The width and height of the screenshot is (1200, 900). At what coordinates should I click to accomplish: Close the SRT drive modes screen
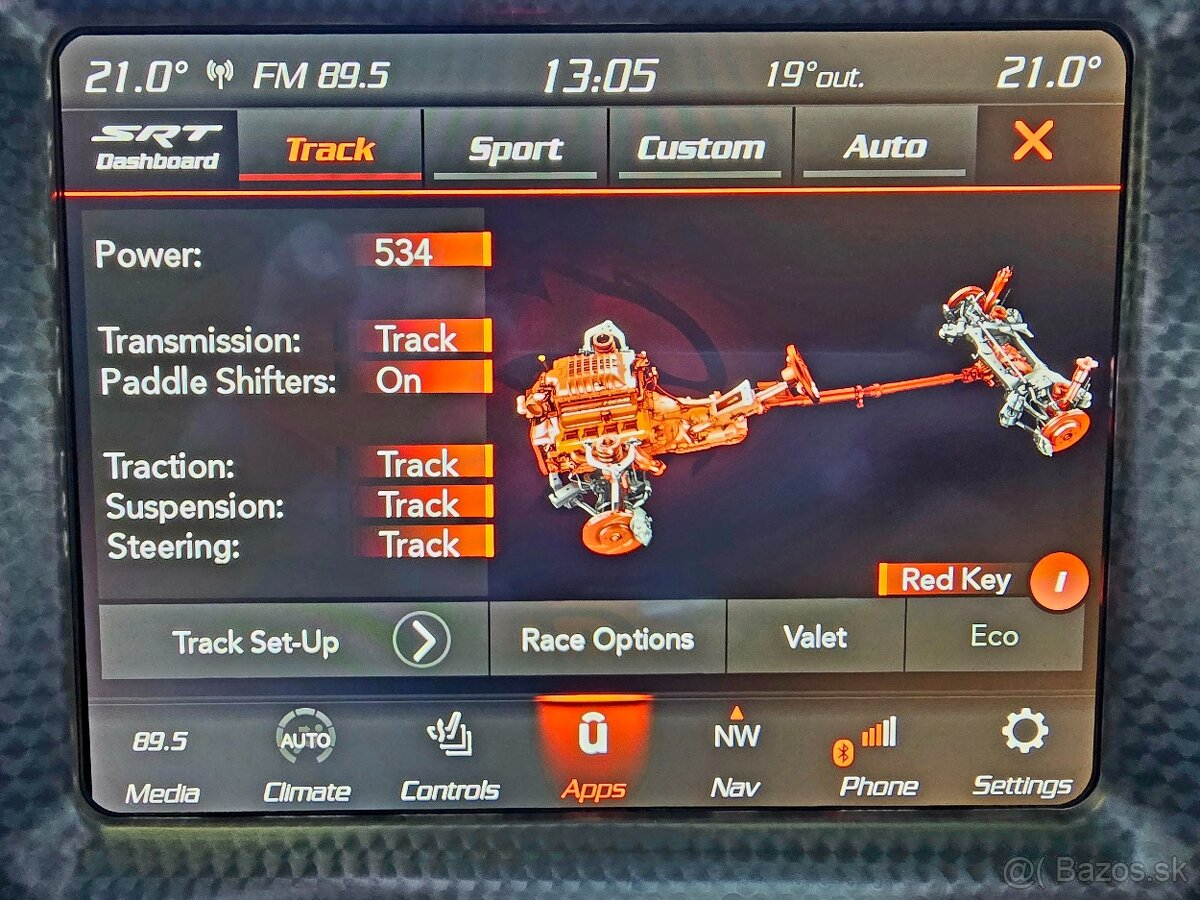1032,142
